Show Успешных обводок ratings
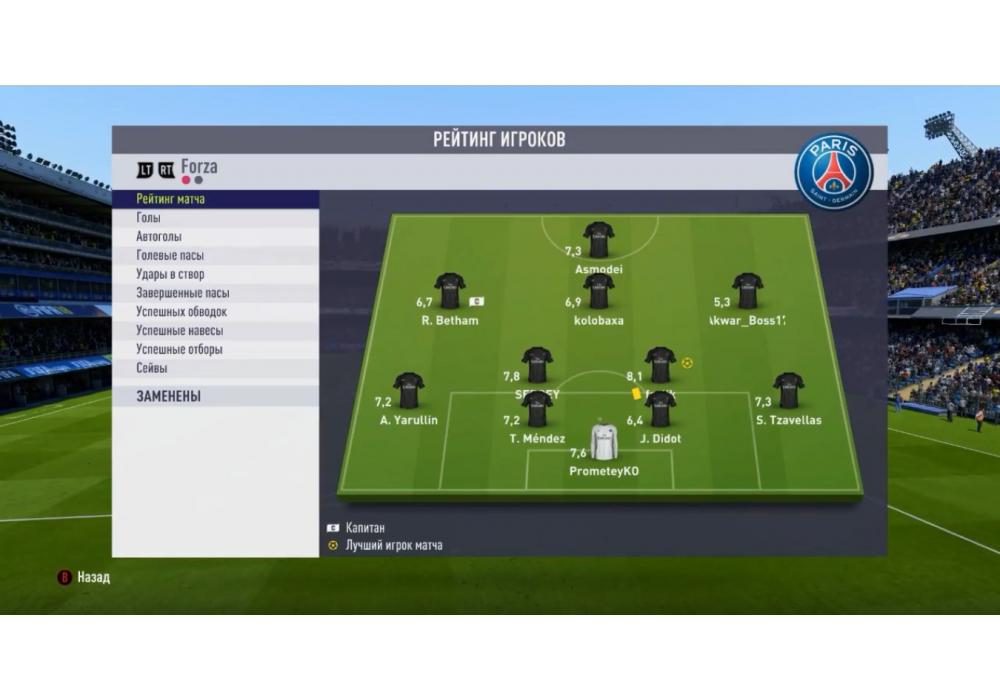Viewport: 1000px width, 700px height. click(216, 312)
